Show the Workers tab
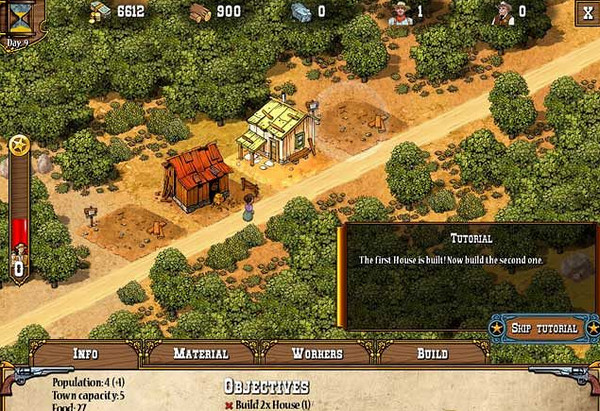This screenshot has width=600, height=411. [317, 353]
